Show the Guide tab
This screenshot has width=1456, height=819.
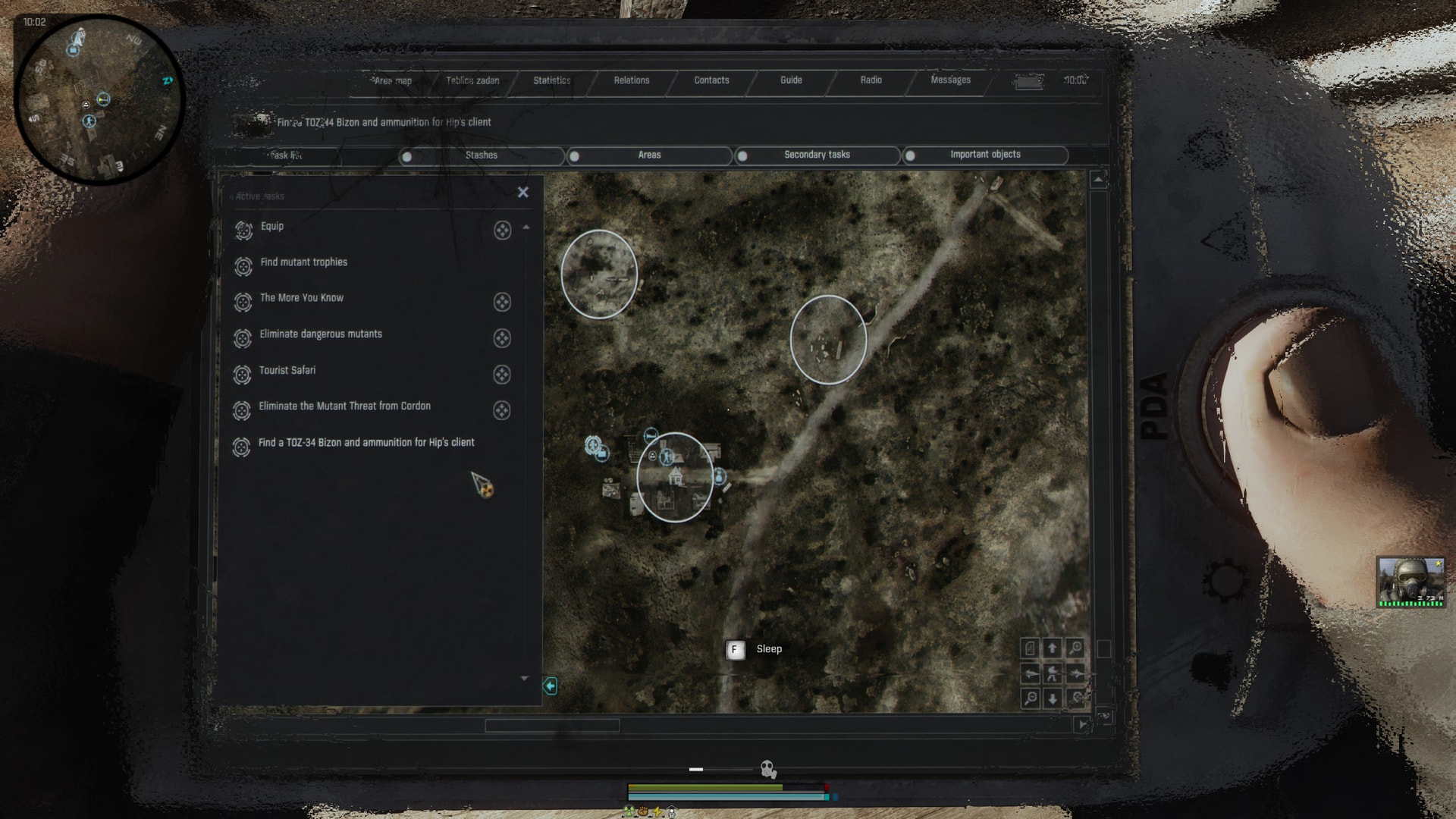click(791, 80)
